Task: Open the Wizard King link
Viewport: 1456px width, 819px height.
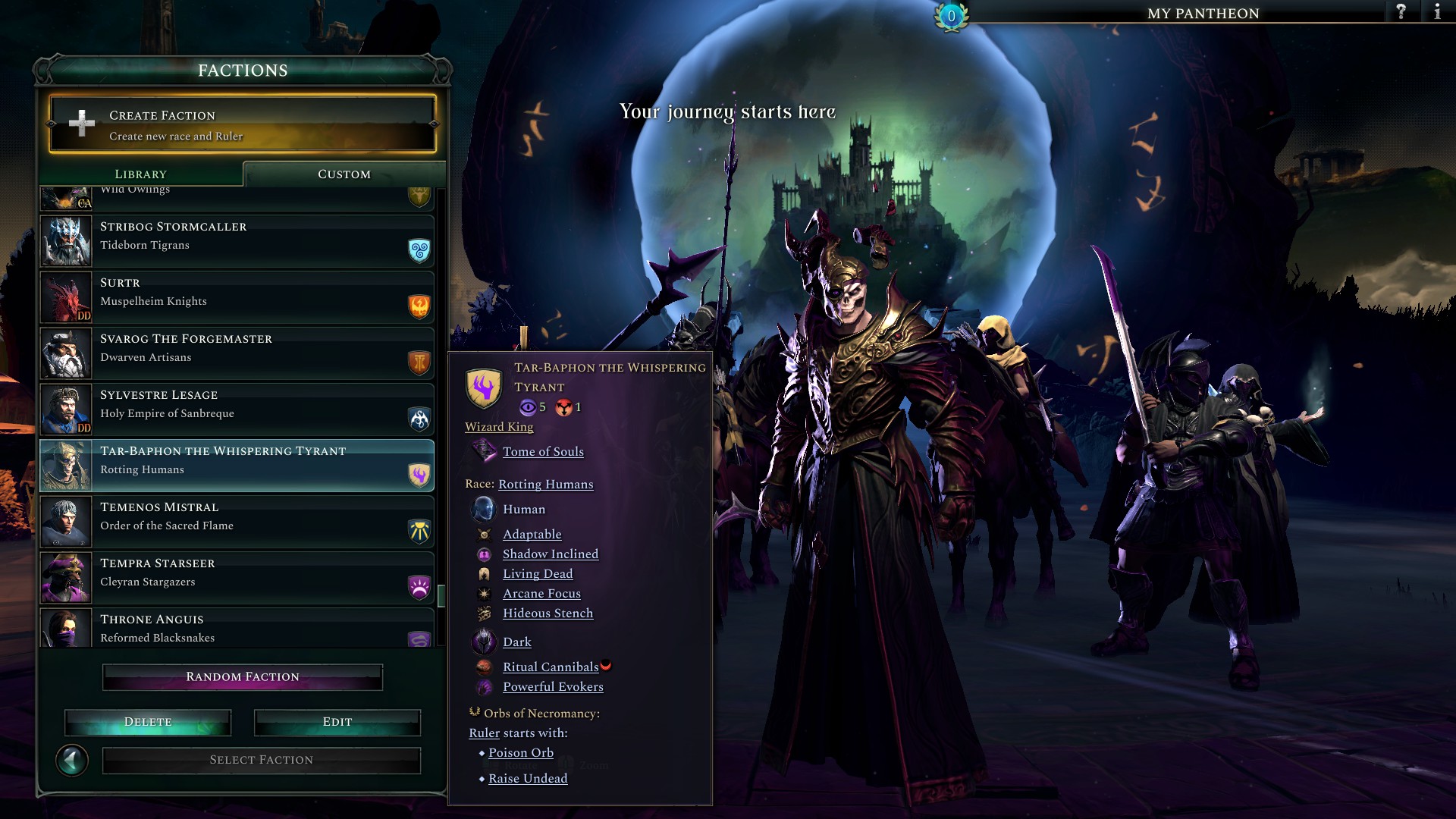Action: click(x=499, y=427)
